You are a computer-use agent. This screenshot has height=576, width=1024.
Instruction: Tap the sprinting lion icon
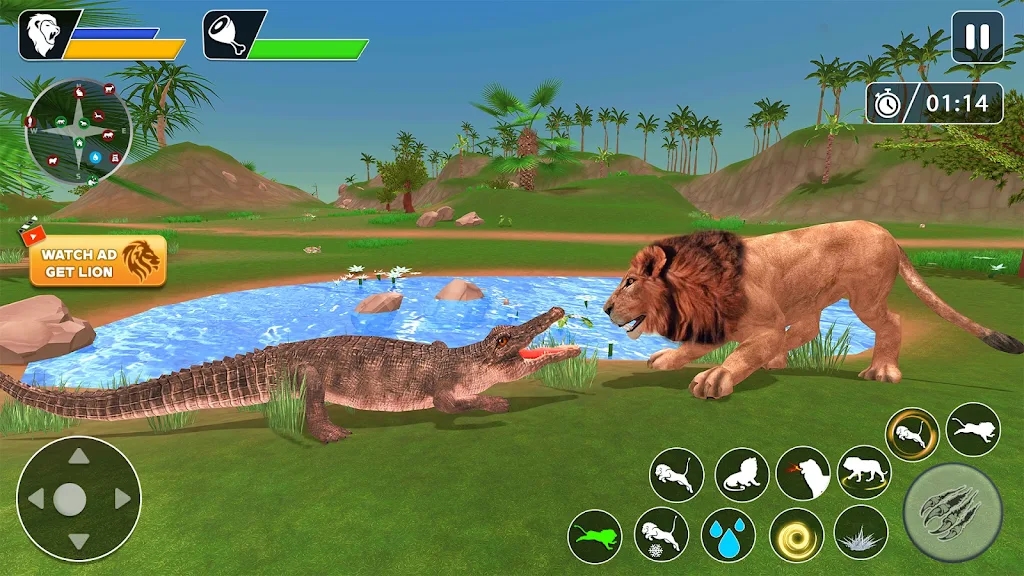click(973, 429)
